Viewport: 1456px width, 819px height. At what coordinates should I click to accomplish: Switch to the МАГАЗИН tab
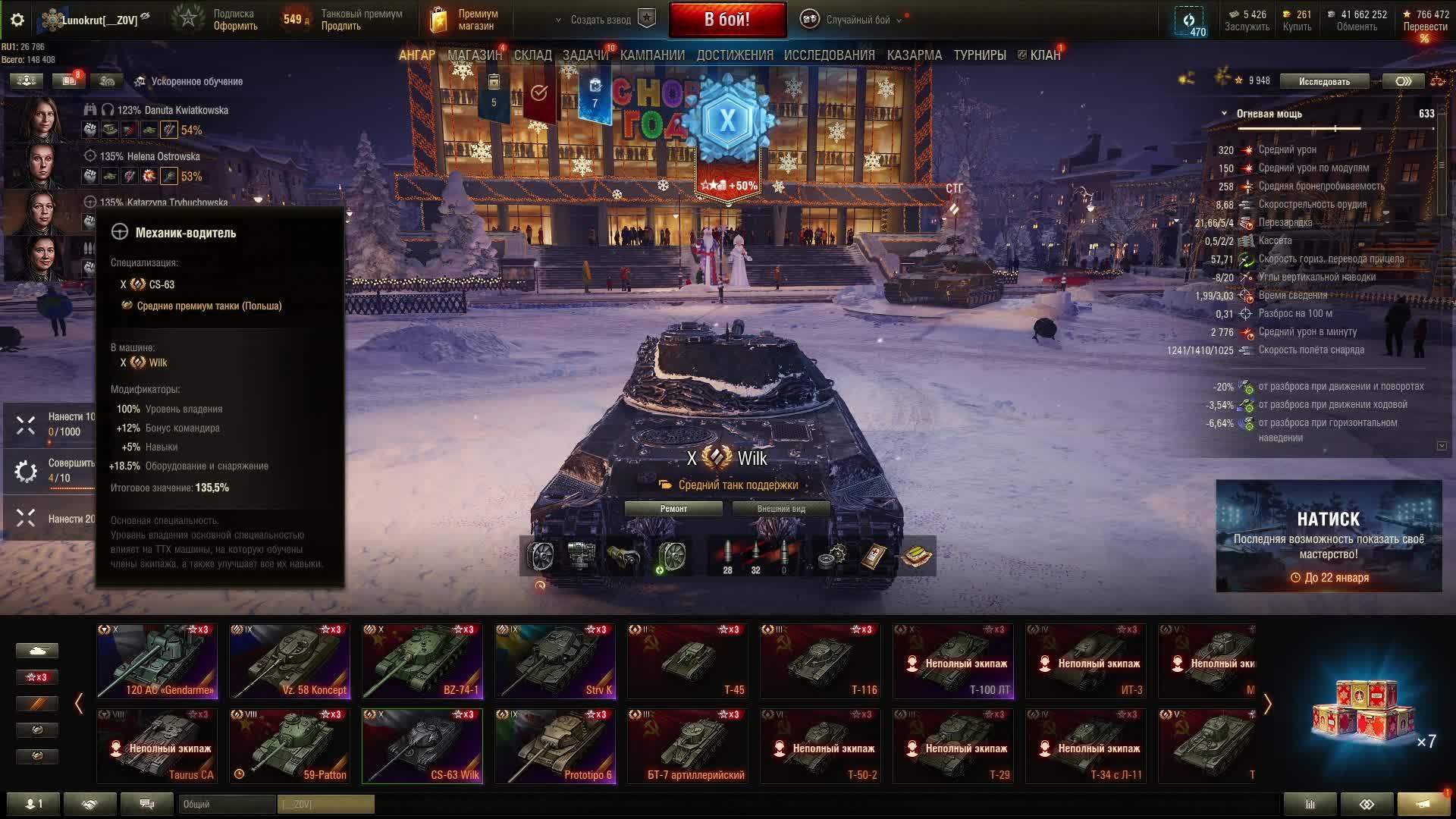pyautogui.click(x=474, y=55)
